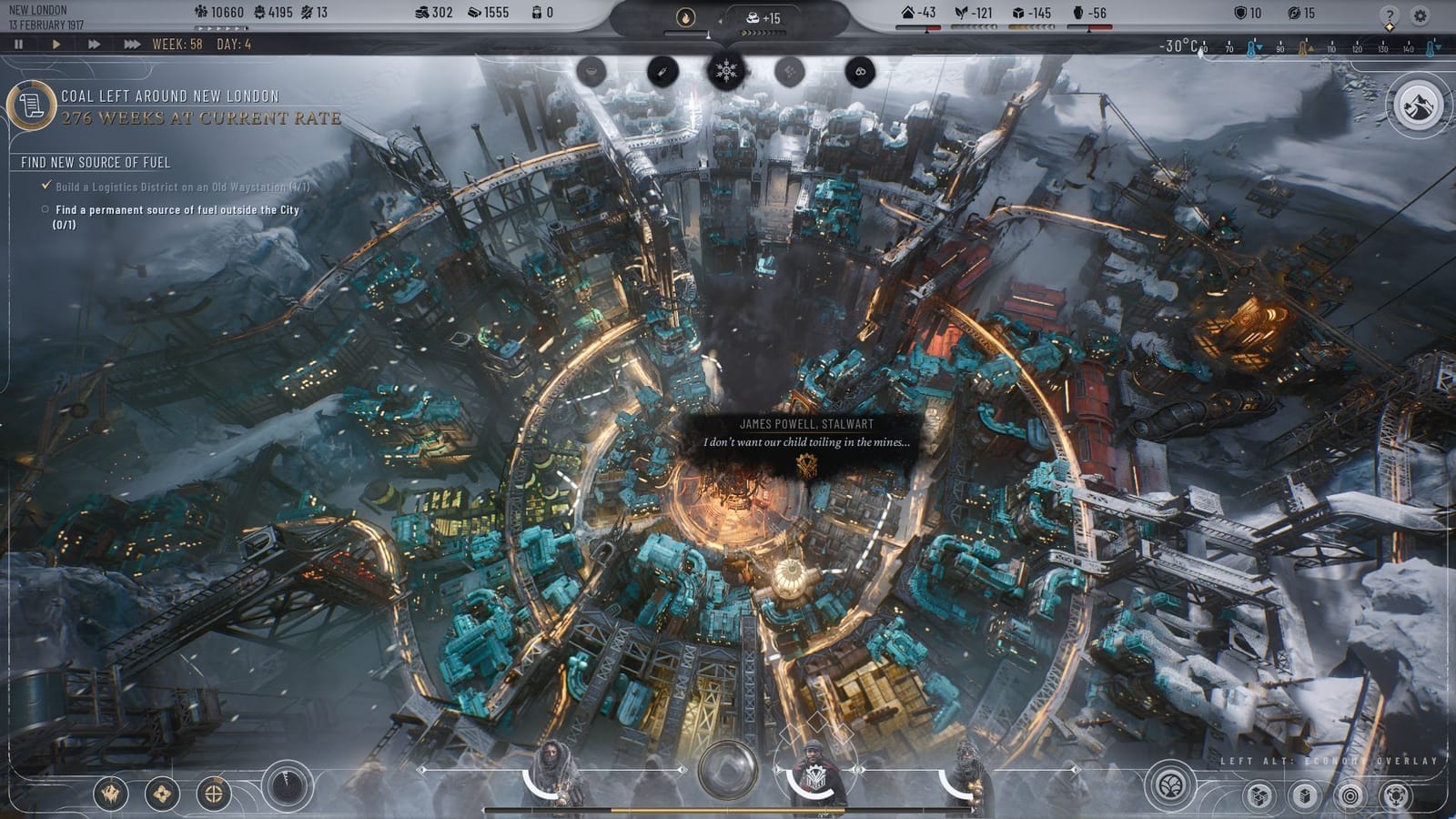
Task: Click checkmark beside Logistics District objective
Action: point(45,186)
